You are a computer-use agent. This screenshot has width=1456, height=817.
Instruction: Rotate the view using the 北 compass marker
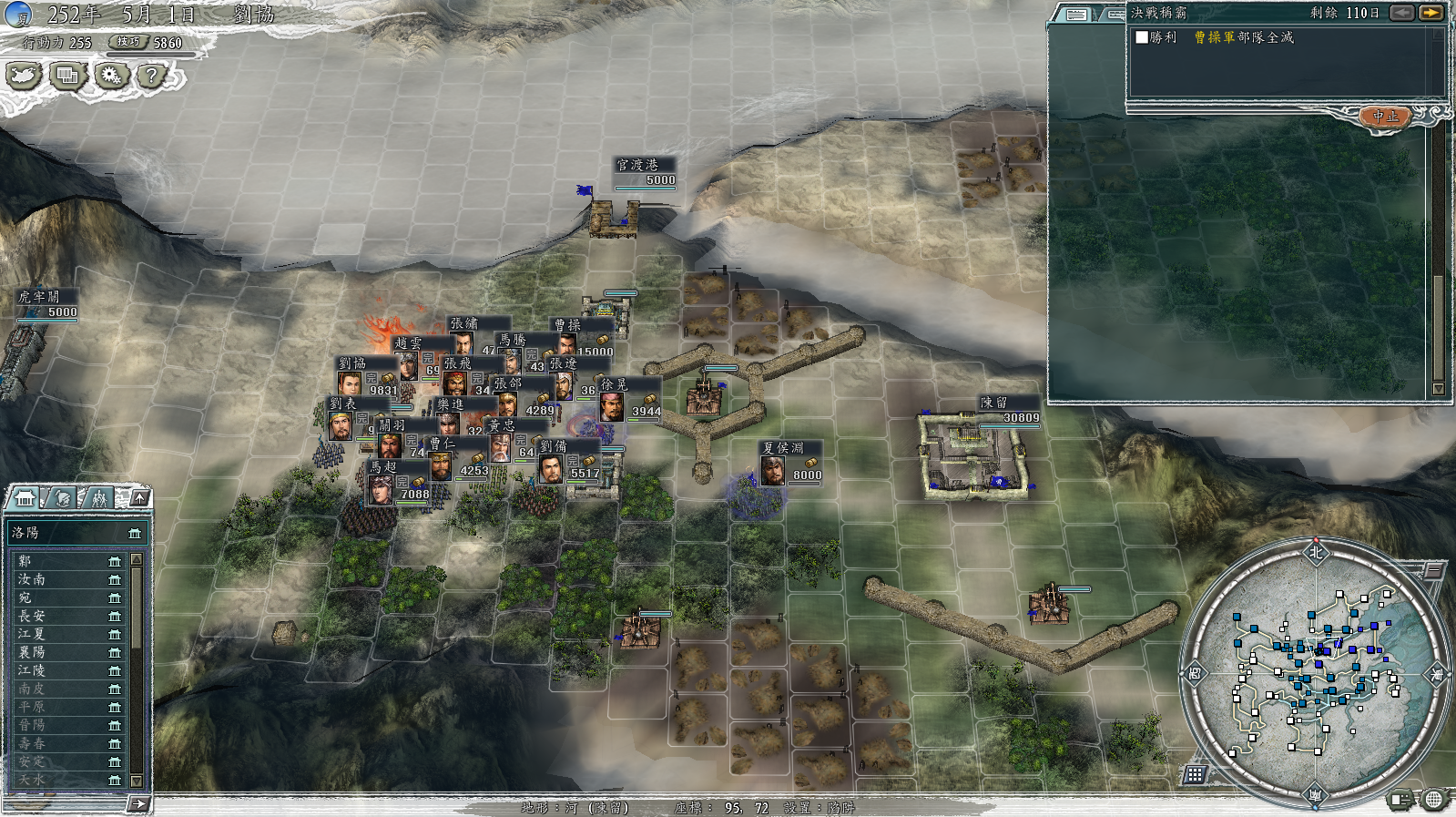point(1315,552)
